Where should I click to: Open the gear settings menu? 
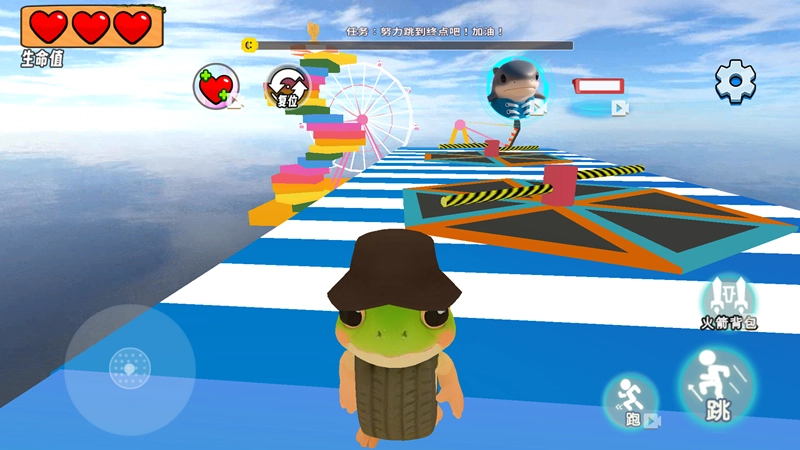coord(735,81)
